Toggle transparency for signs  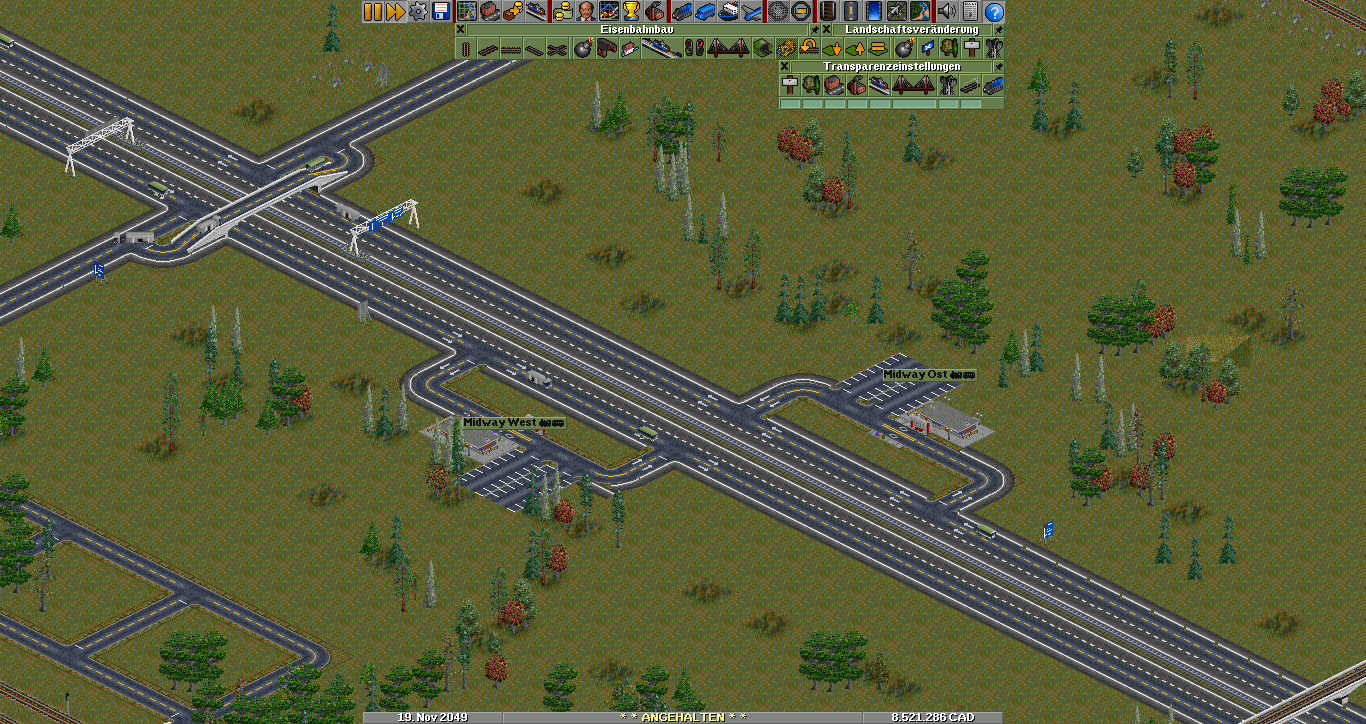coord(789,85)
